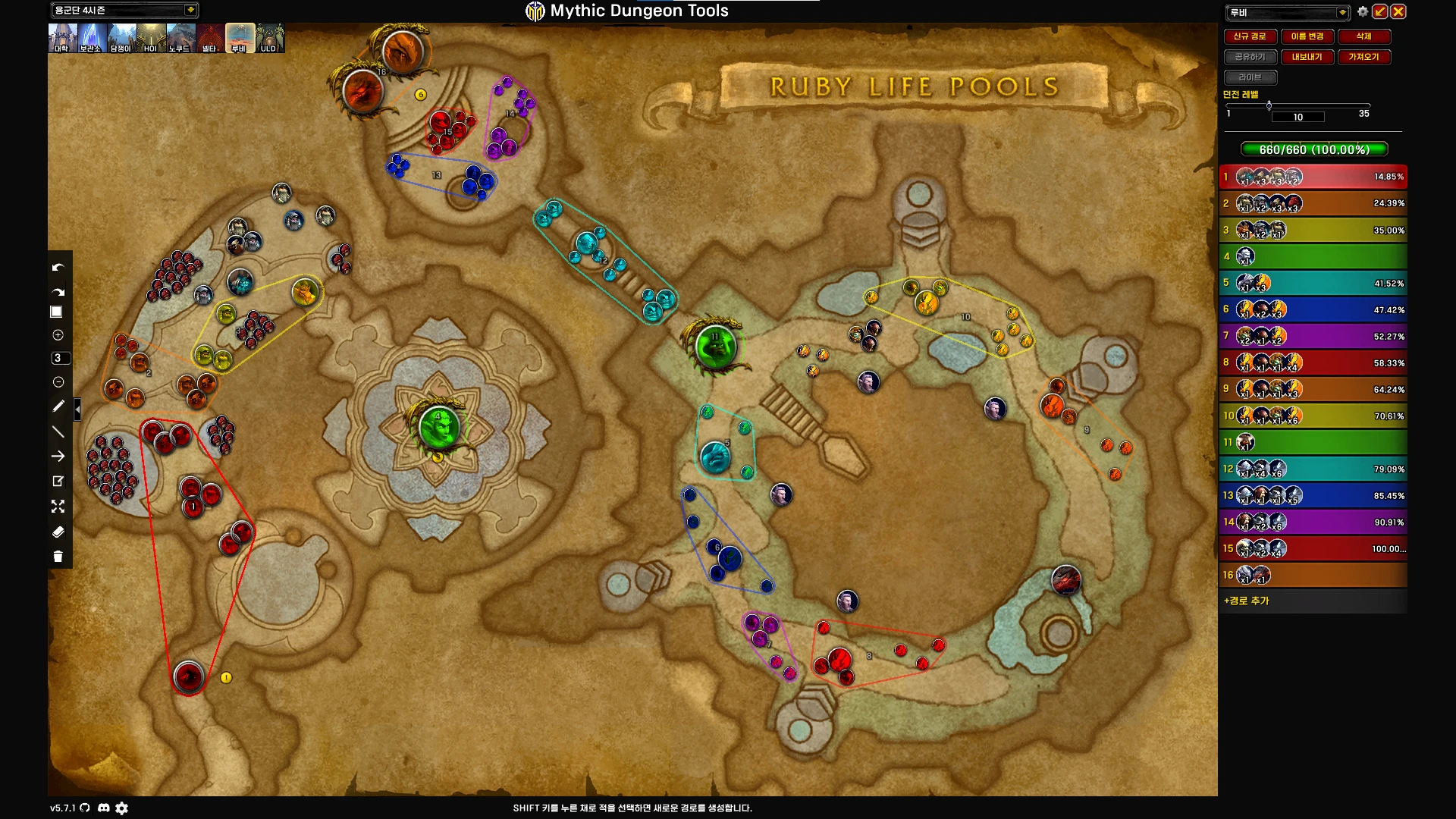Add a new pull with +경로 추가
The height and width of the screenshot is (819, 1456).
1247,601
